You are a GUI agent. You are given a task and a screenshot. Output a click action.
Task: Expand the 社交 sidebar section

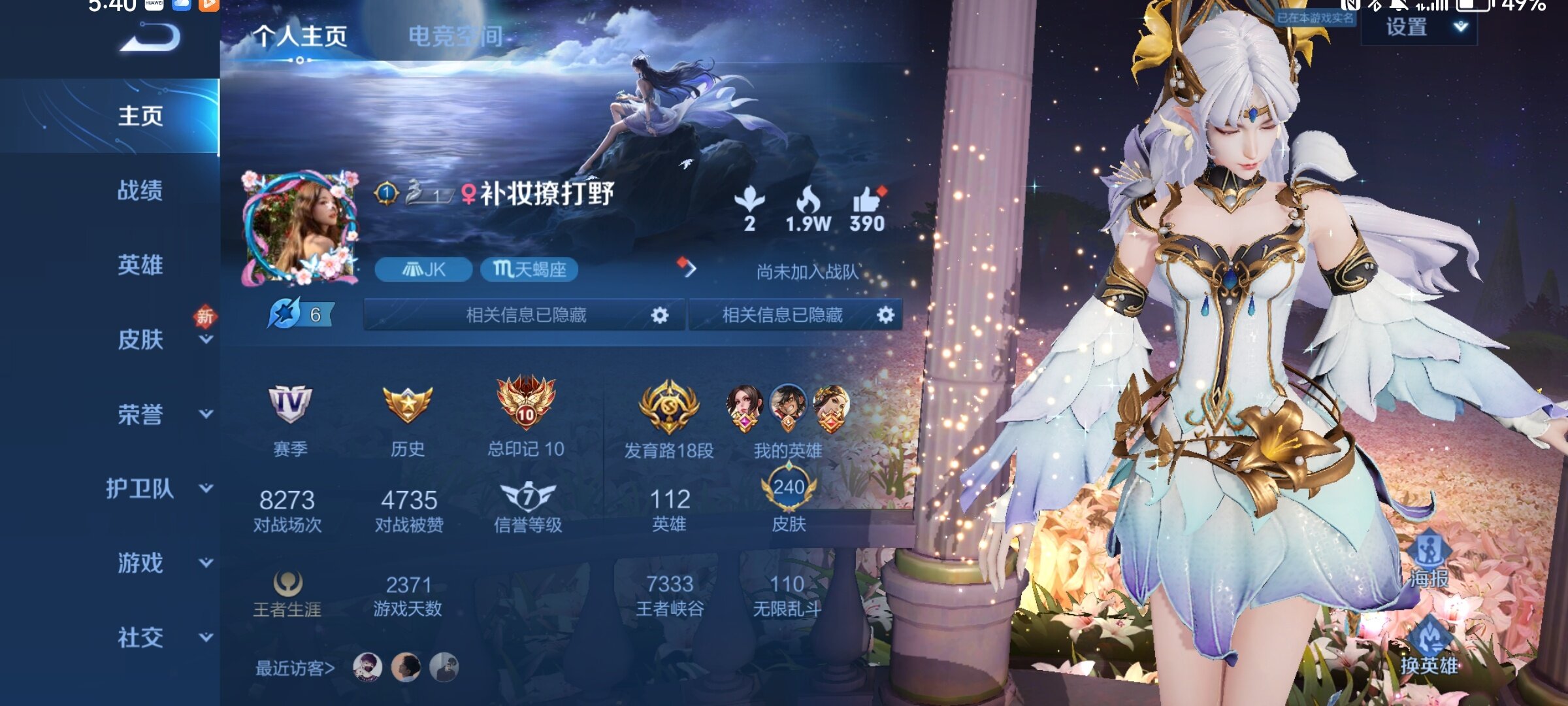click(x=206, y=637)
